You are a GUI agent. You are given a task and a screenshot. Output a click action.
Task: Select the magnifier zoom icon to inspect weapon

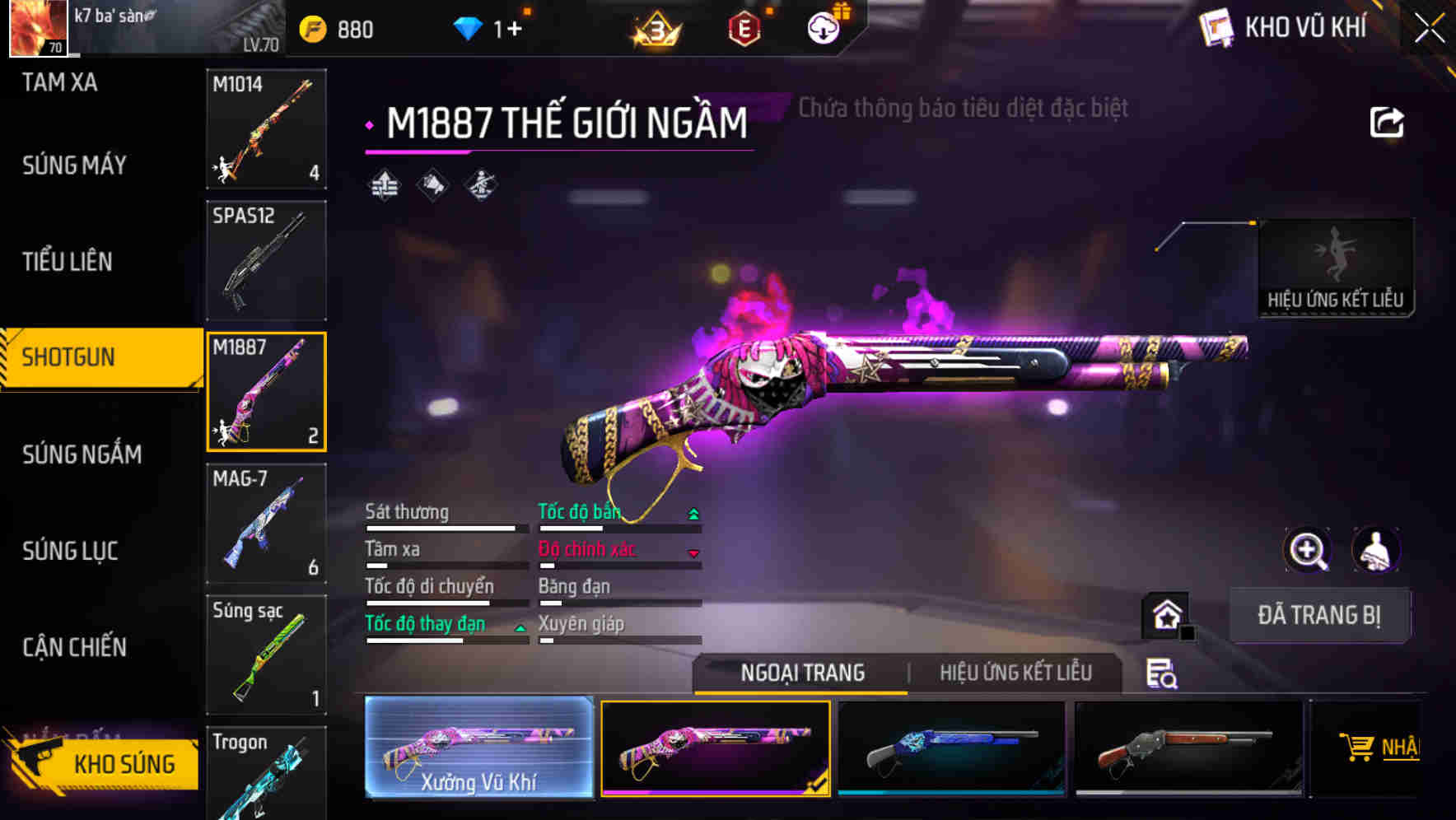pyautogui.click(x=1308, y=549)
